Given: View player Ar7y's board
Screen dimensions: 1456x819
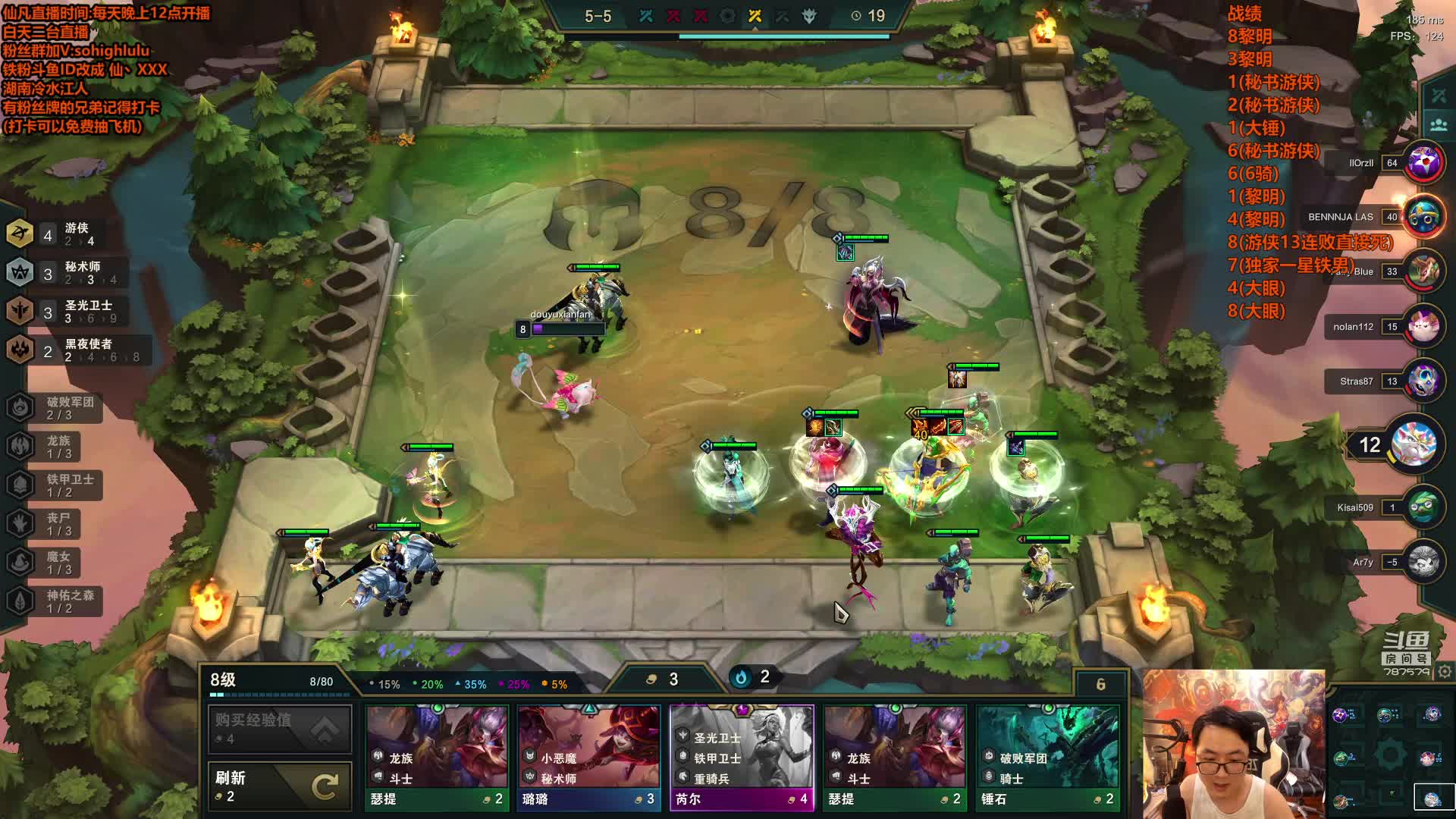Looking at the screenshot, I should tap(1423, 562).
